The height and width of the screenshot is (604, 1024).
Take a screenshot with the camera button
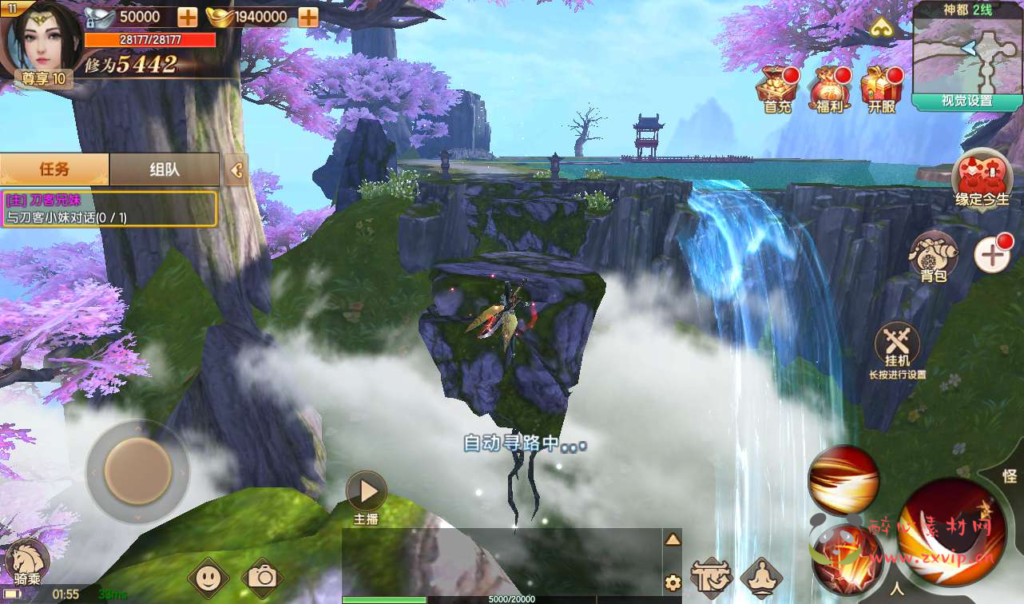point(263,576)
